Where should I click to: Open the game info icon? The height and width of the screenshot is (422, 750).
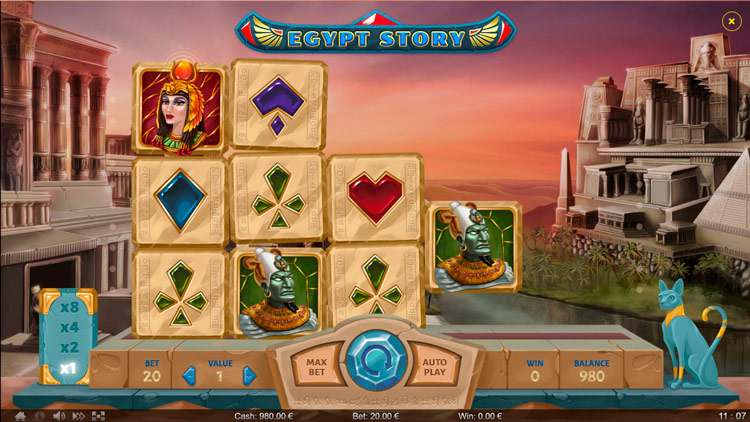39,415
